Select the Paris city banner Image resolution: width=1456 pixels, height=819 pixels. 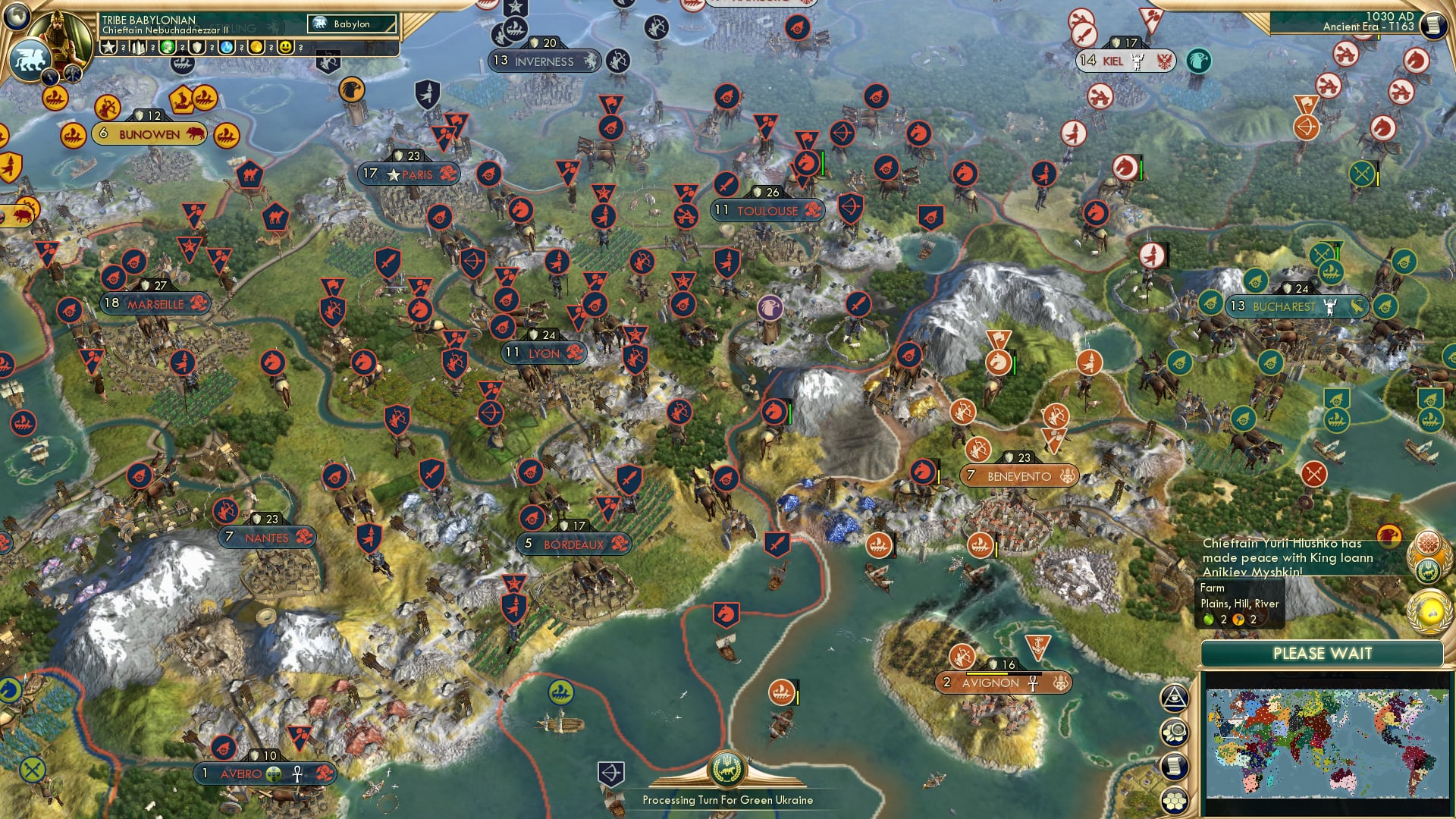tap(410, 174)
